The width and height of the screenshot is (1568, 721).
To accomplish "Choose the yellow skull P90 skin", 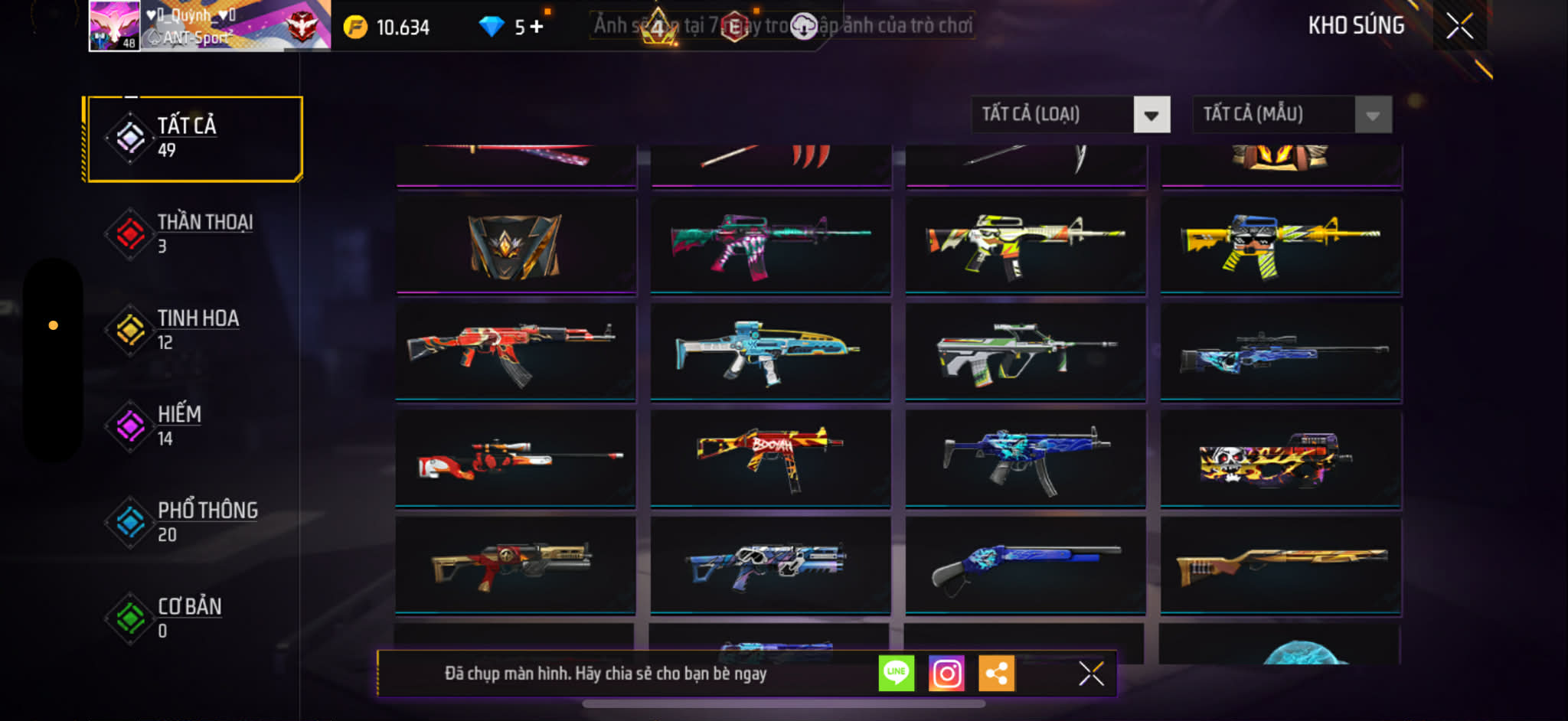I will (x=1280, y=458).
